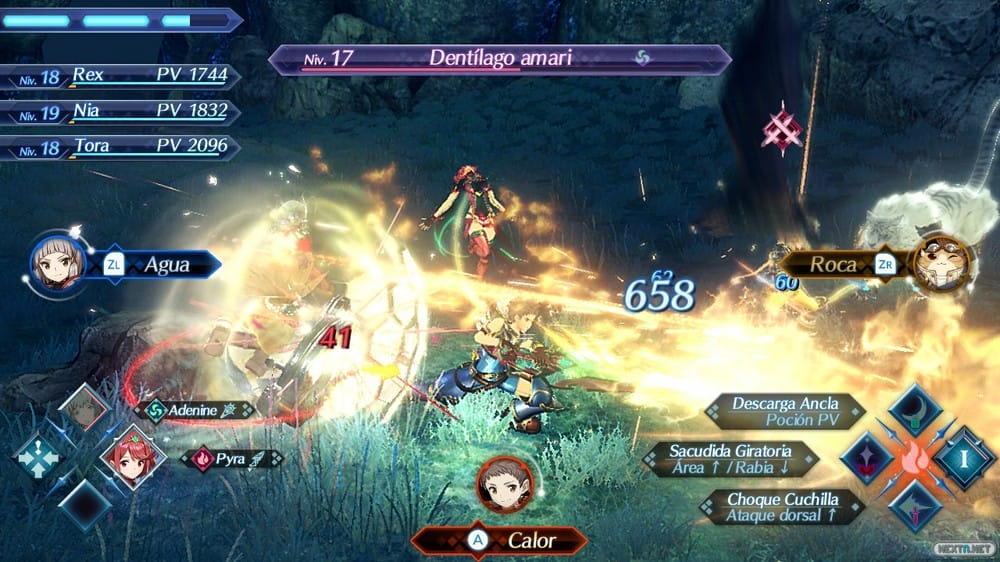The image size is (1000, 562).
Task: Use the Choque Cuchilla art
Action: [782, 506]
